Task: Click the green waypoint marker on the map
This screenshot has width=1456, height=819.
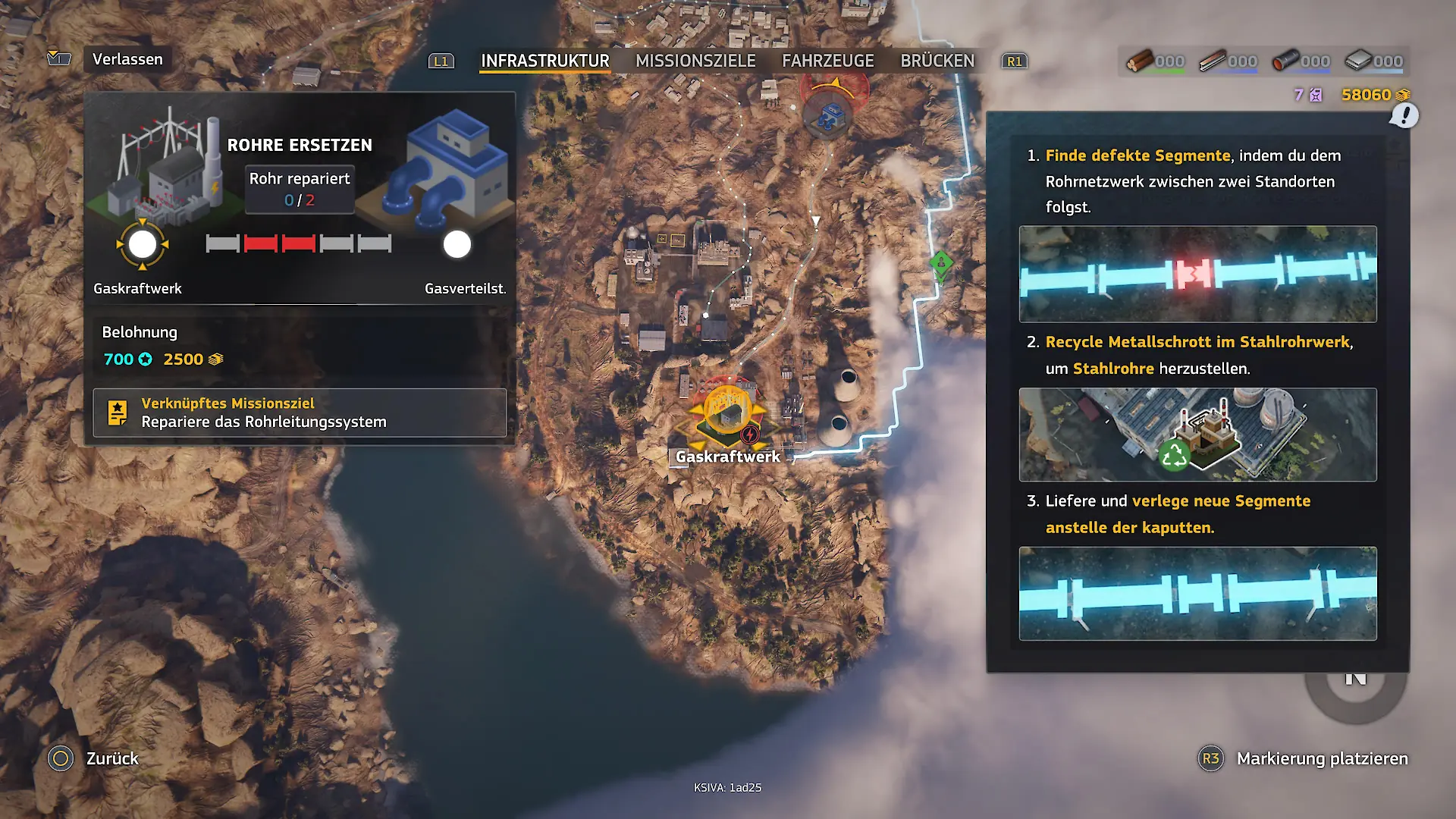Action: coord(941,265)
